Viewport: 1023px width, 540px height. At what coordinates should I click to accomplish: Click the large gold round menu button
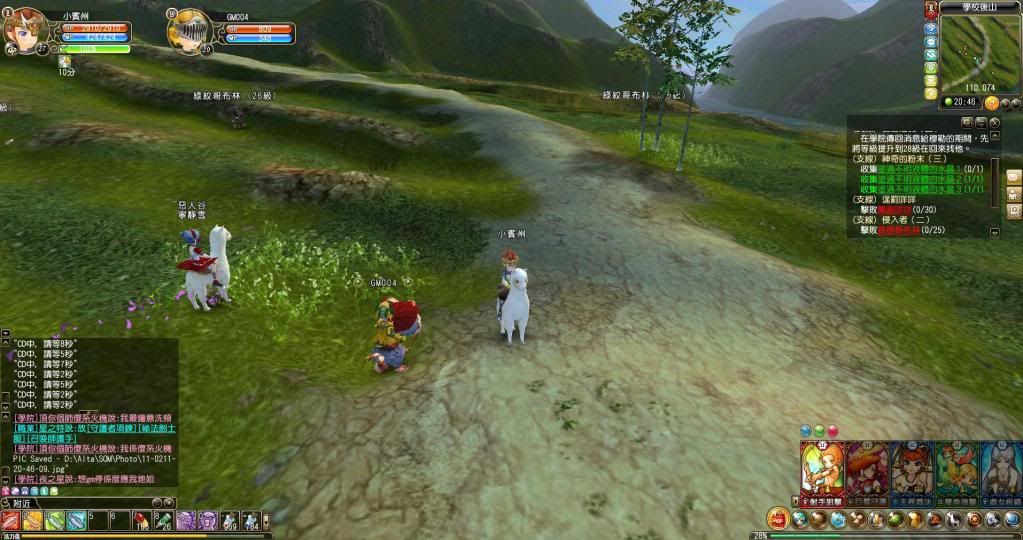[779, 519]
